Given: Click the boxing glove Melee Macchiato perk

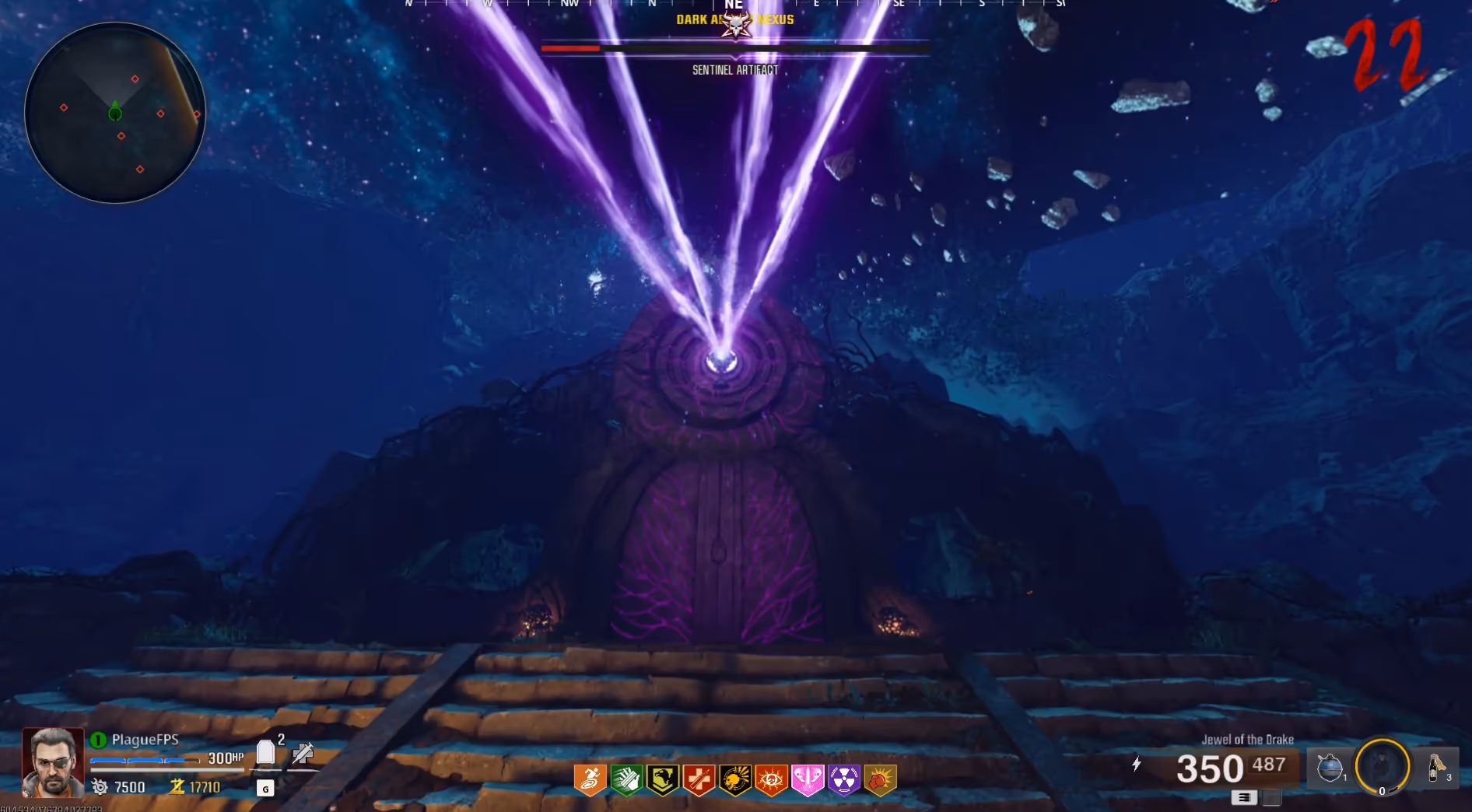Looking at the screenshot, I should coord(880,779).
